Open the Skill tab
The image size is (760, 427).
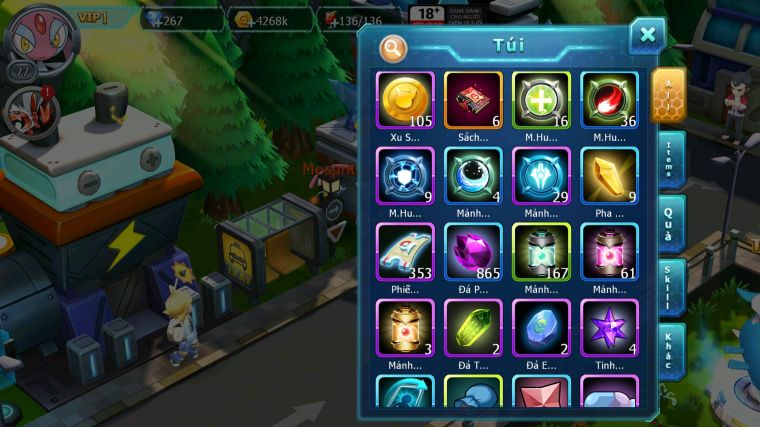(670, 288)
